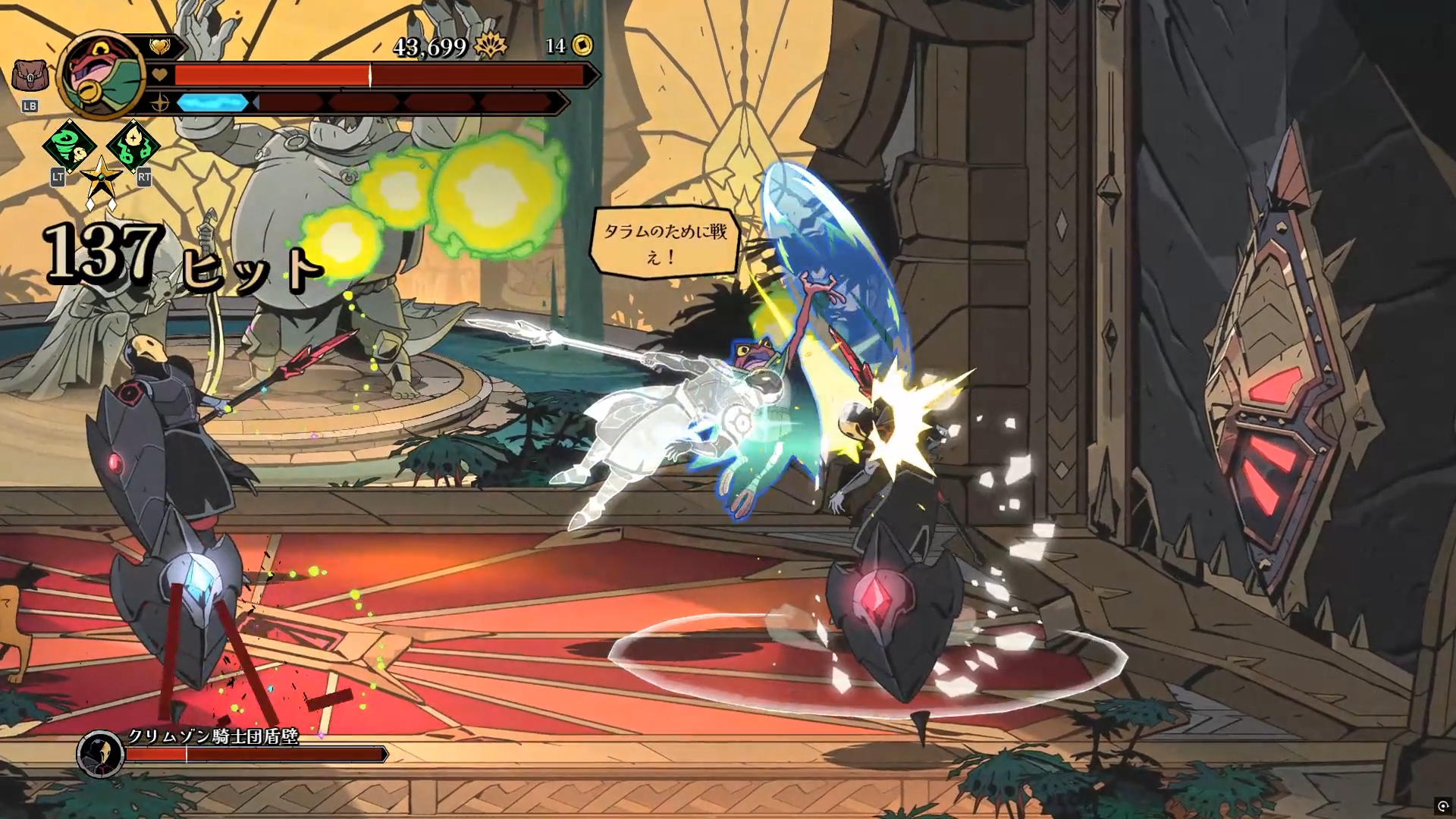Click the circular arrow overlay icon
Screen dimensions: 1456x819
pyautogui.click(x=1442, y=806)
